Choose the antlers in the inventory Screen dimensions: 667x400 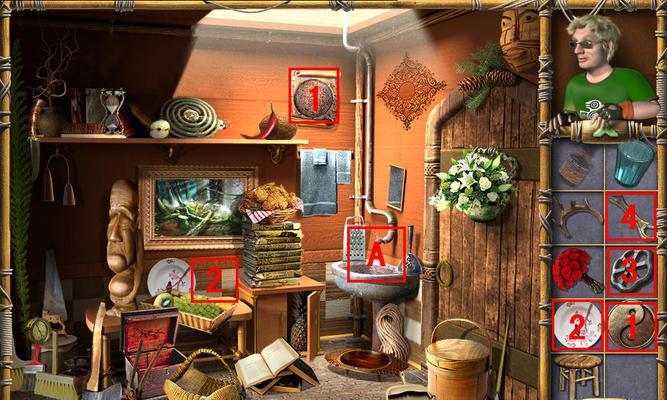(577, 215)
